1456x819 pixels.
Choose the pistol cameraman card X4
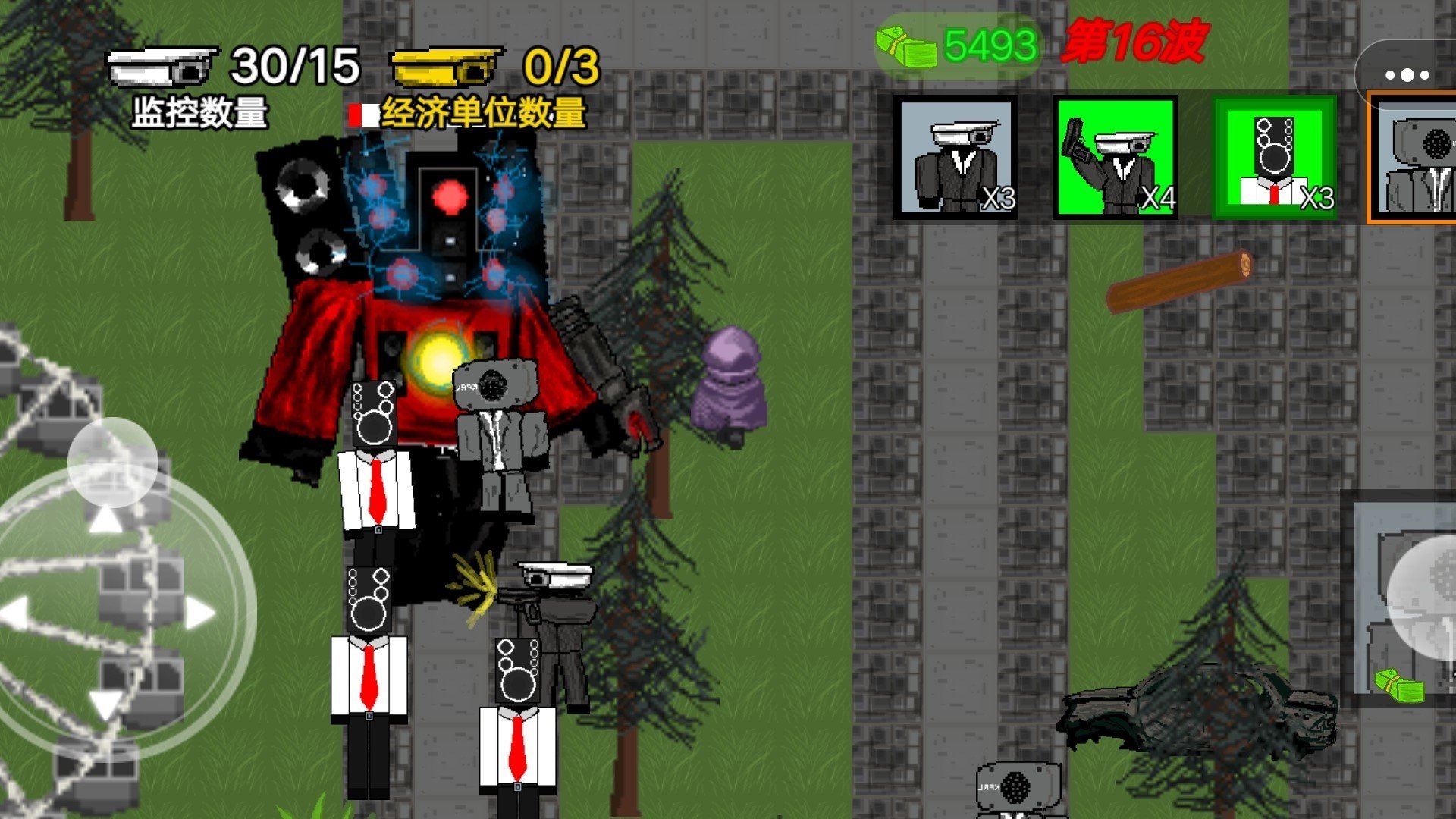[x=1116, y=157]
